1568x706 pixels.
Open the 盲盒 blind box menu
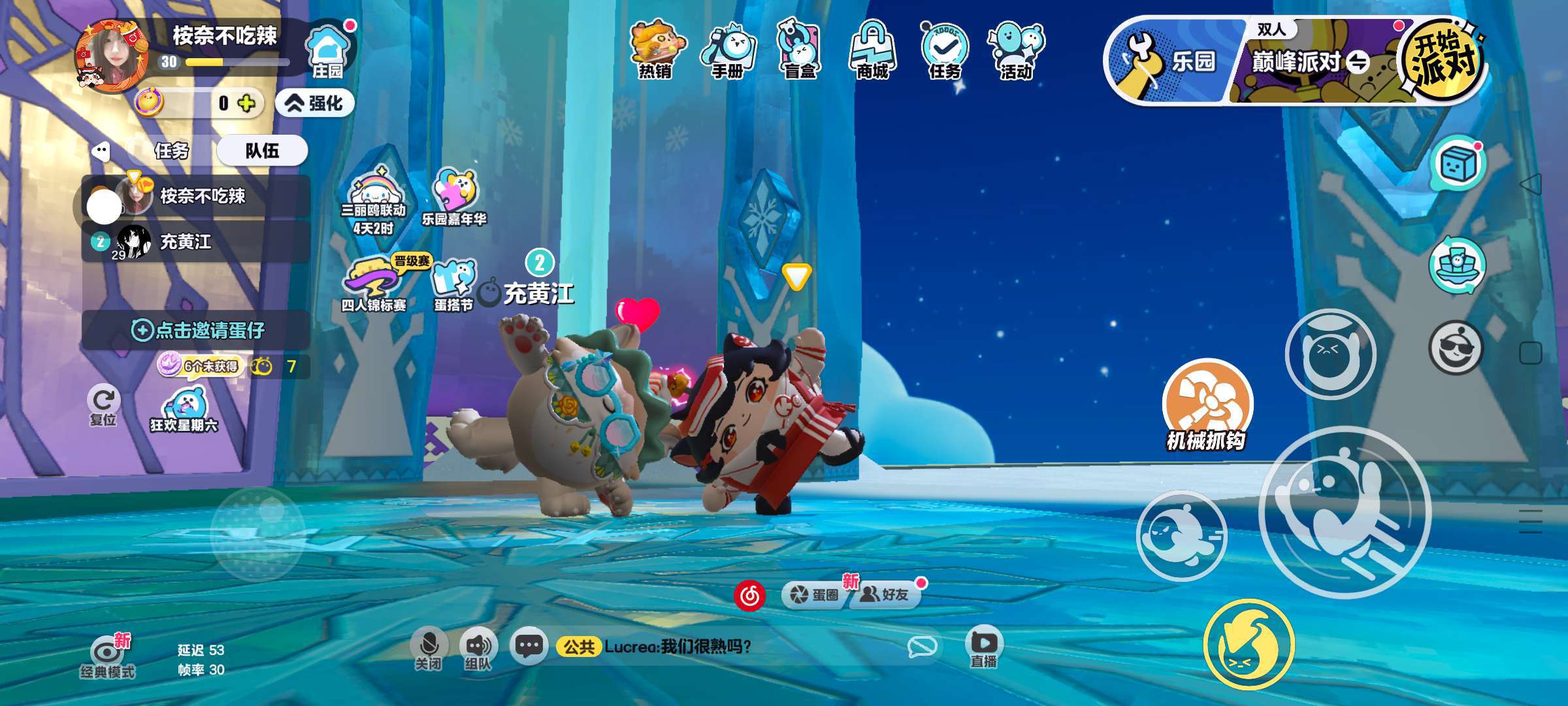(800, 49)
